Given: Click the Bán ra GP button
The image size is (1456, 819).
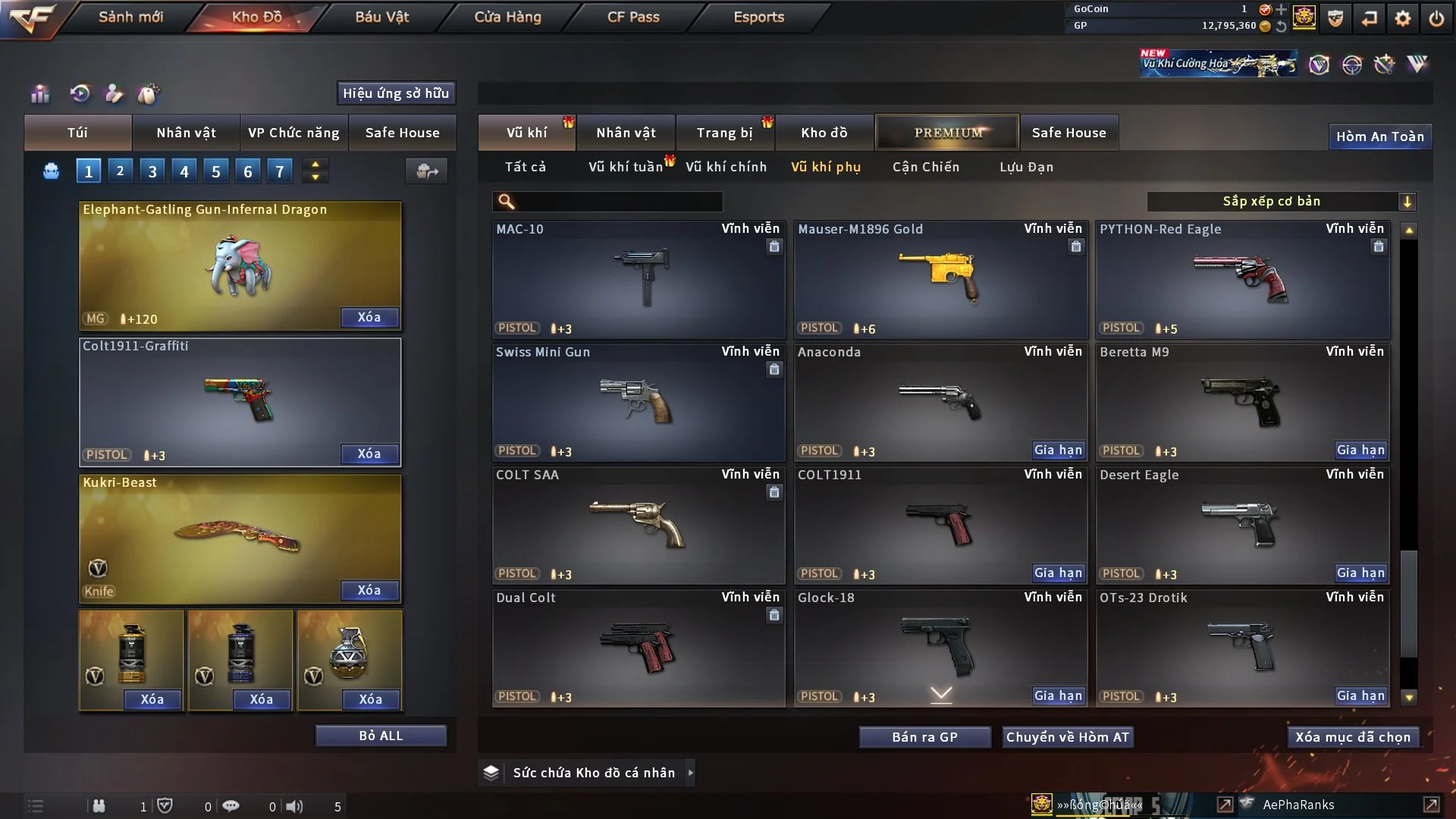Looking at the screenshot, I should tap(924, 737).
